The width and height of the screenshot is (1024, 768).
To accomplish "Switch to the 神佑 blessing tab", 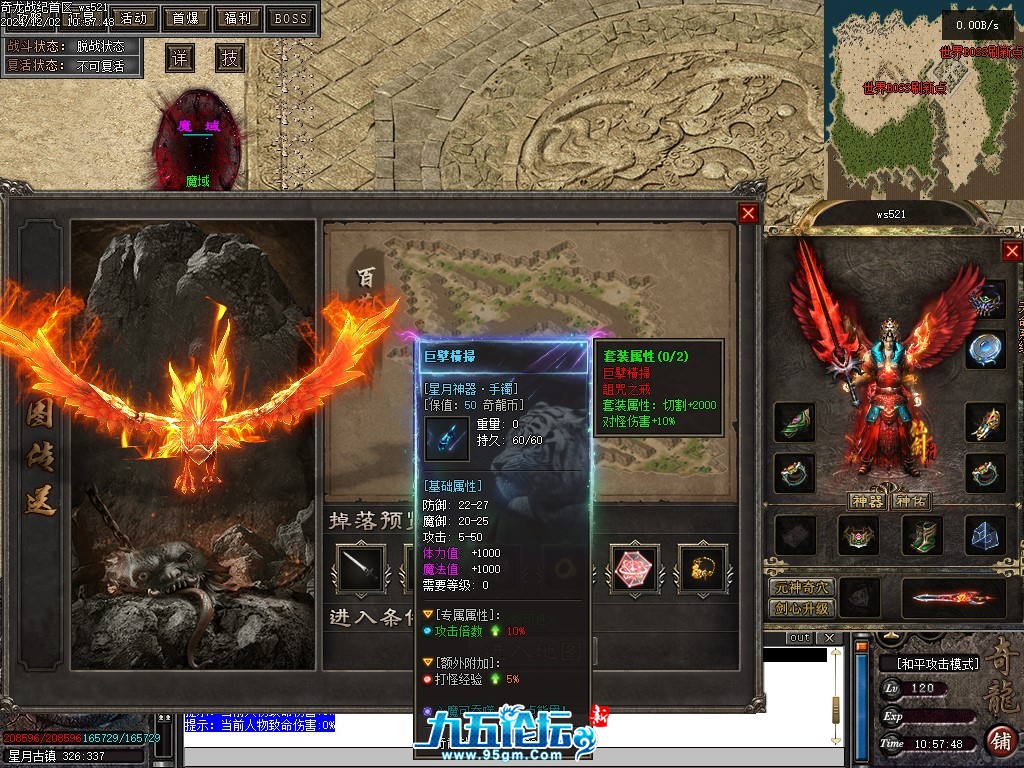I will pyautogui.click(x=910, y=501).
